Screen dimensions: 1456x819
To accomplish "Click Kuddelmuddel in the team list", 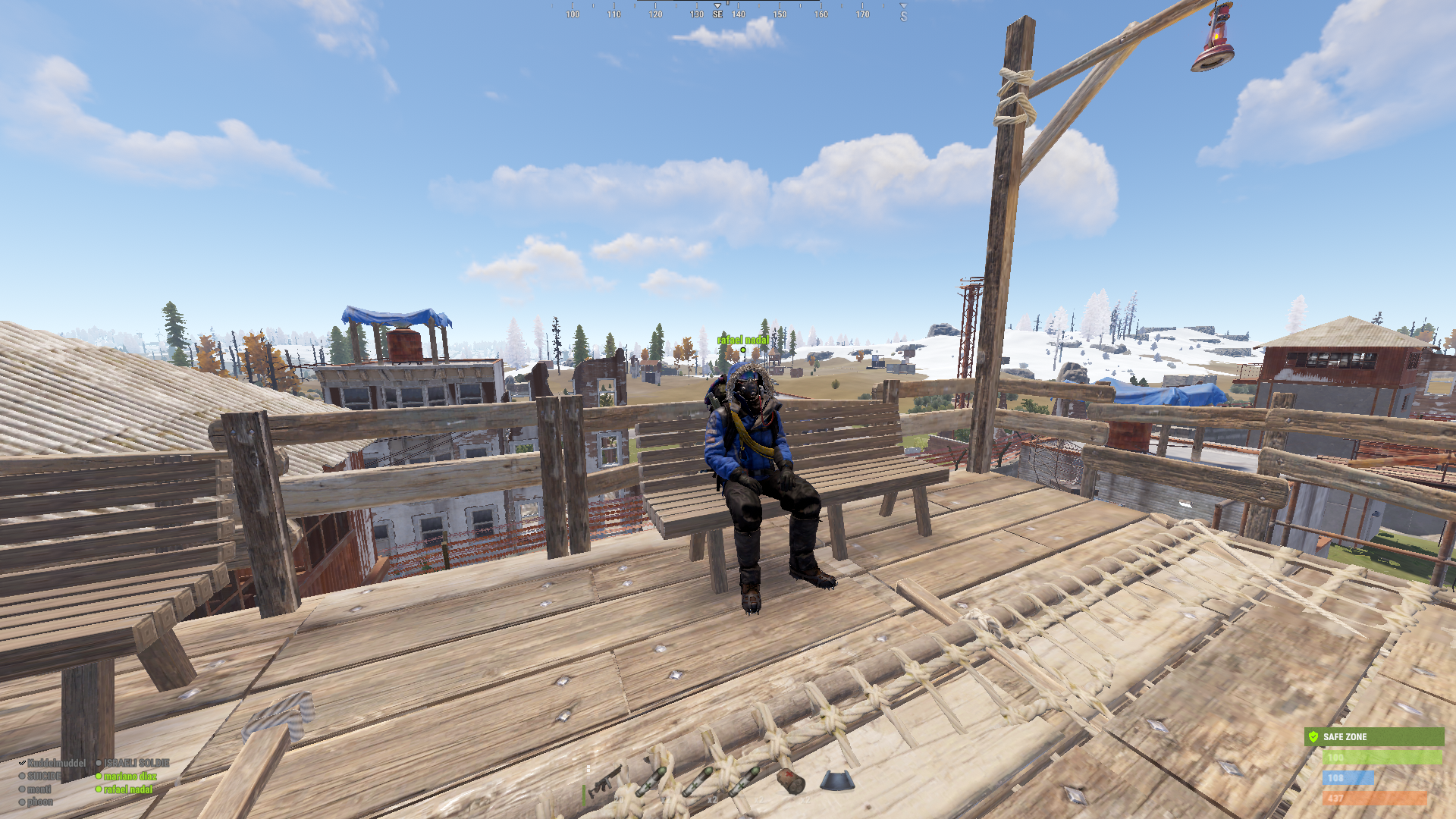I will 56,763.
